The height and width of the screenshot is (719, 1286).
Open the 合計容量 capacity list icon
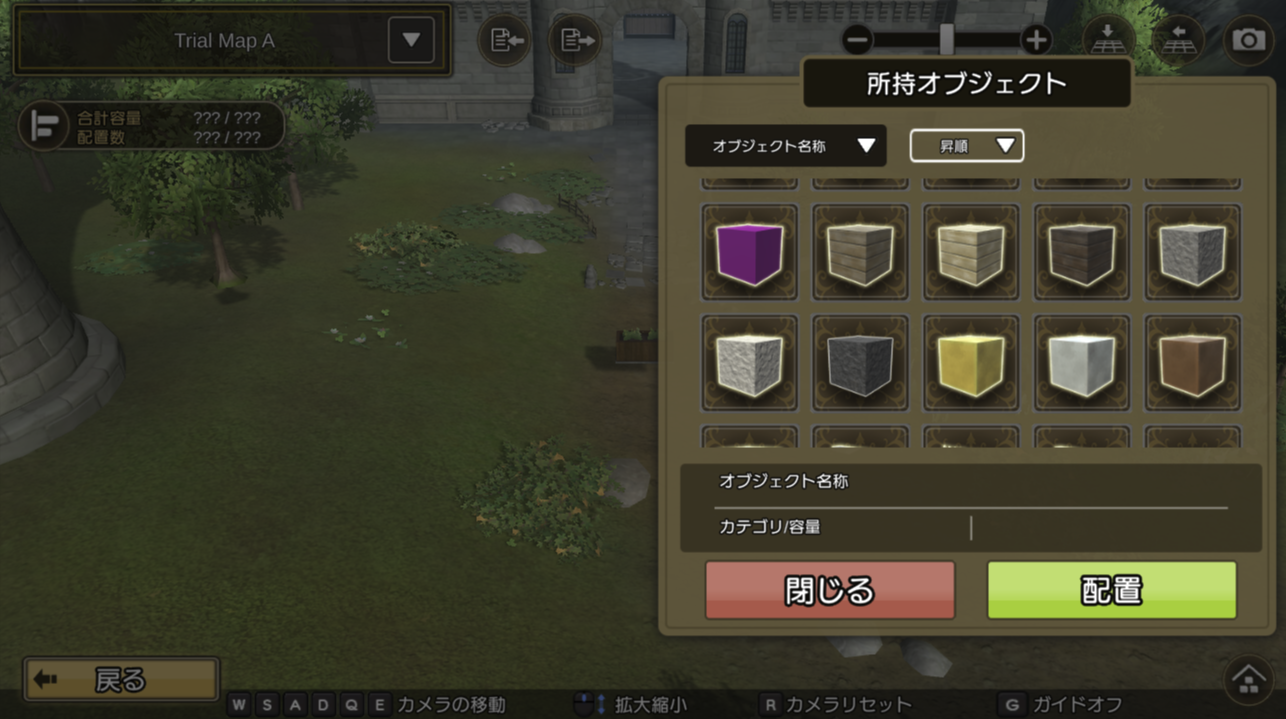[44, 127]
